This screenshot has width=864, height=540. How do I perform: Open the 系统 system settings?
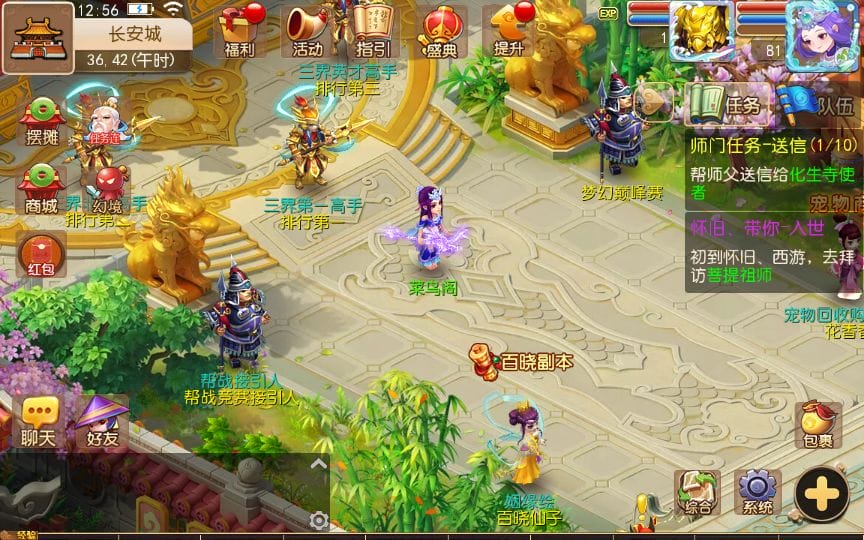pos(757,491)
